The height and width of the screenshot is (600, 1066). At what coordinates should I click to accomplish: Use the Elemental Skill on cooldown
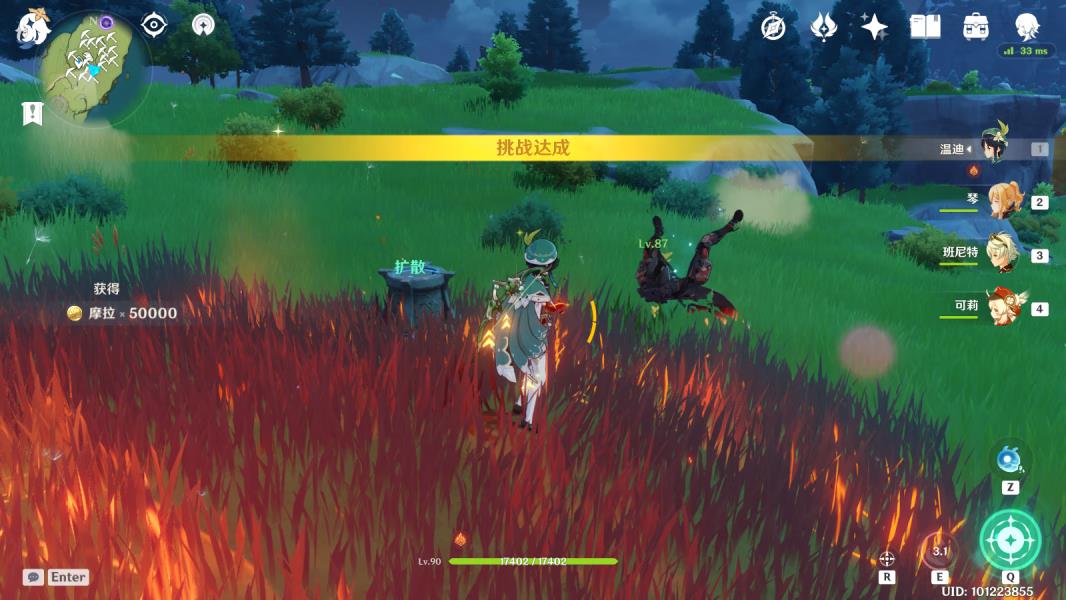(939, 550)
